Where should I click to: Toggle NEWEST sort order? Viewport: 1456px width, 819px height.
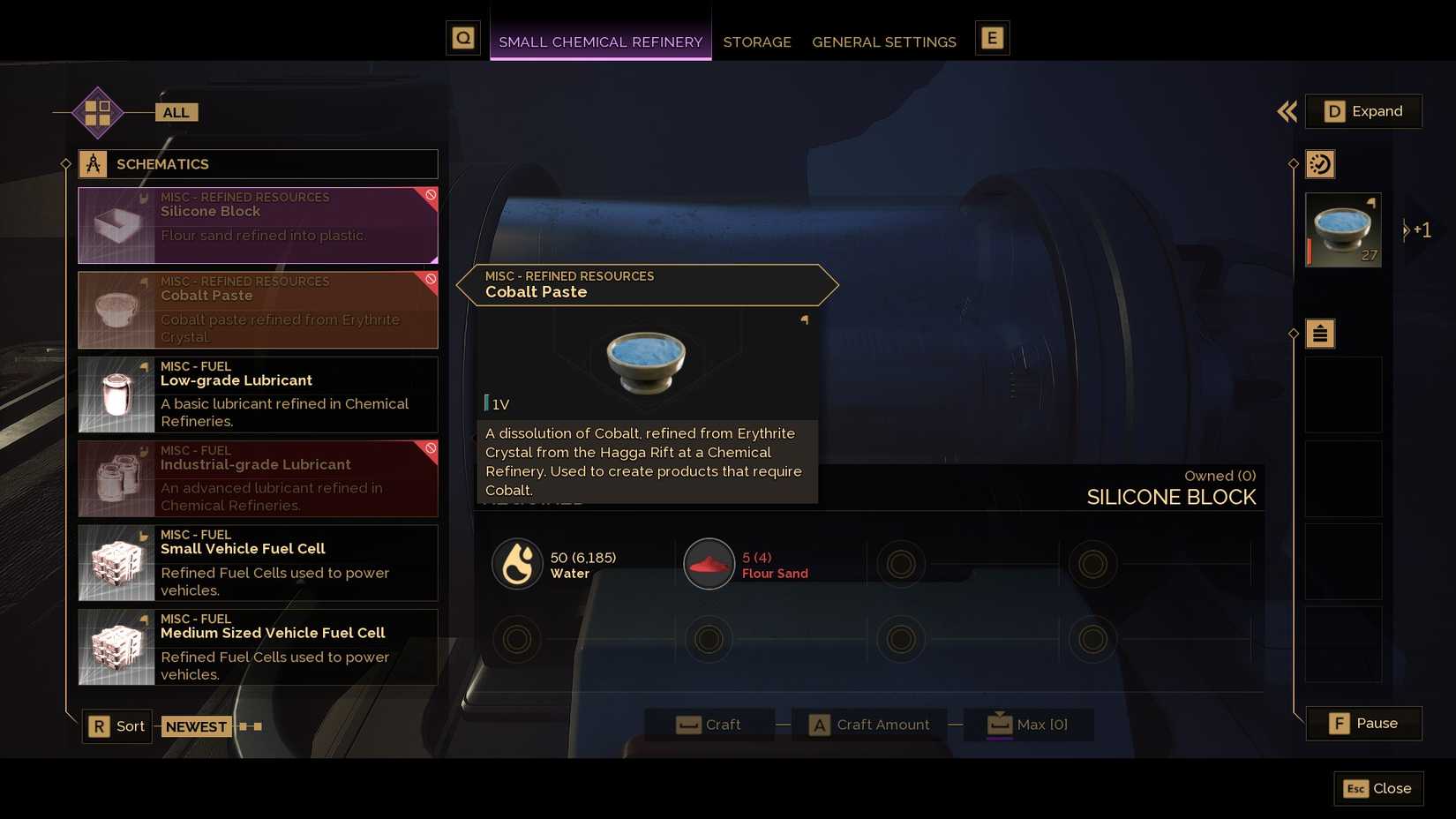pos(196,725)
